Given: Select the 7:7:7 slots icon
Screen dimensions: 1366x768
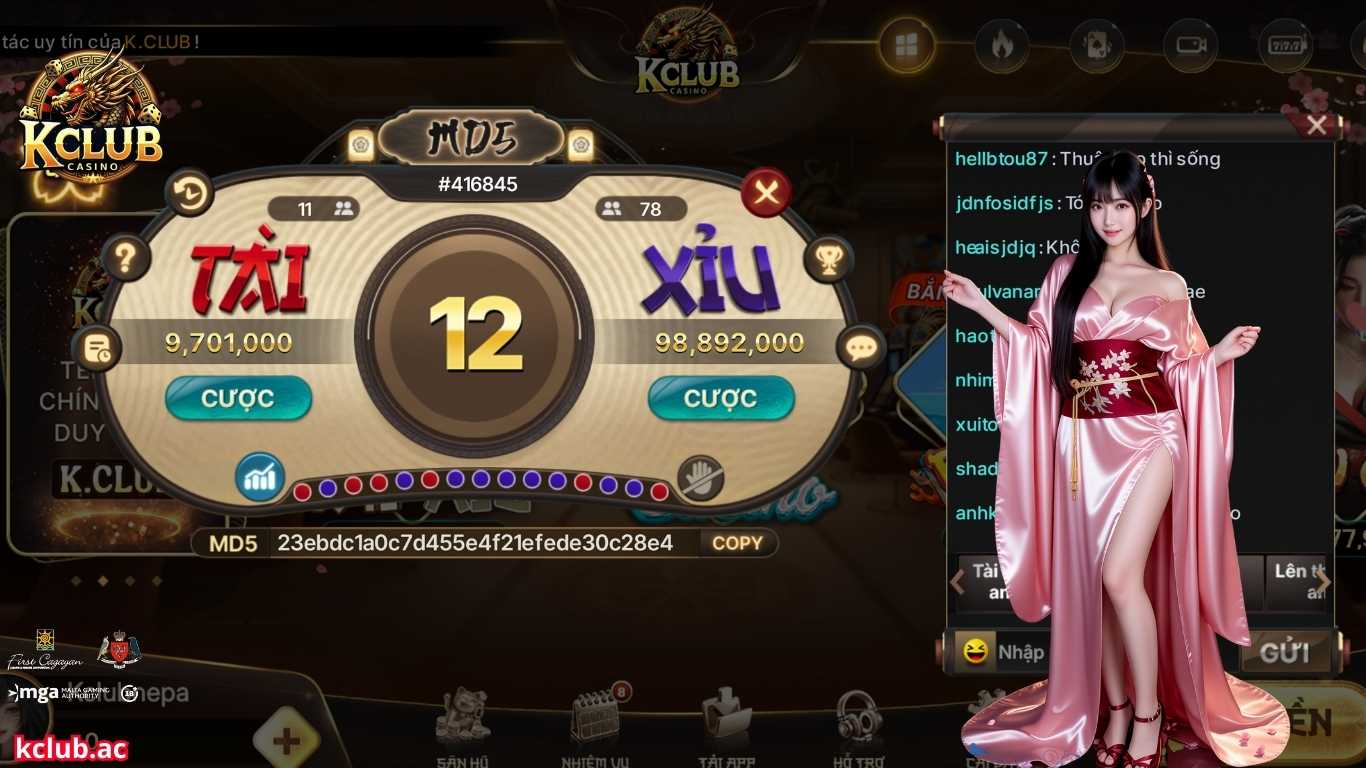Looking at the screenshot, I should click(1285, 47).
